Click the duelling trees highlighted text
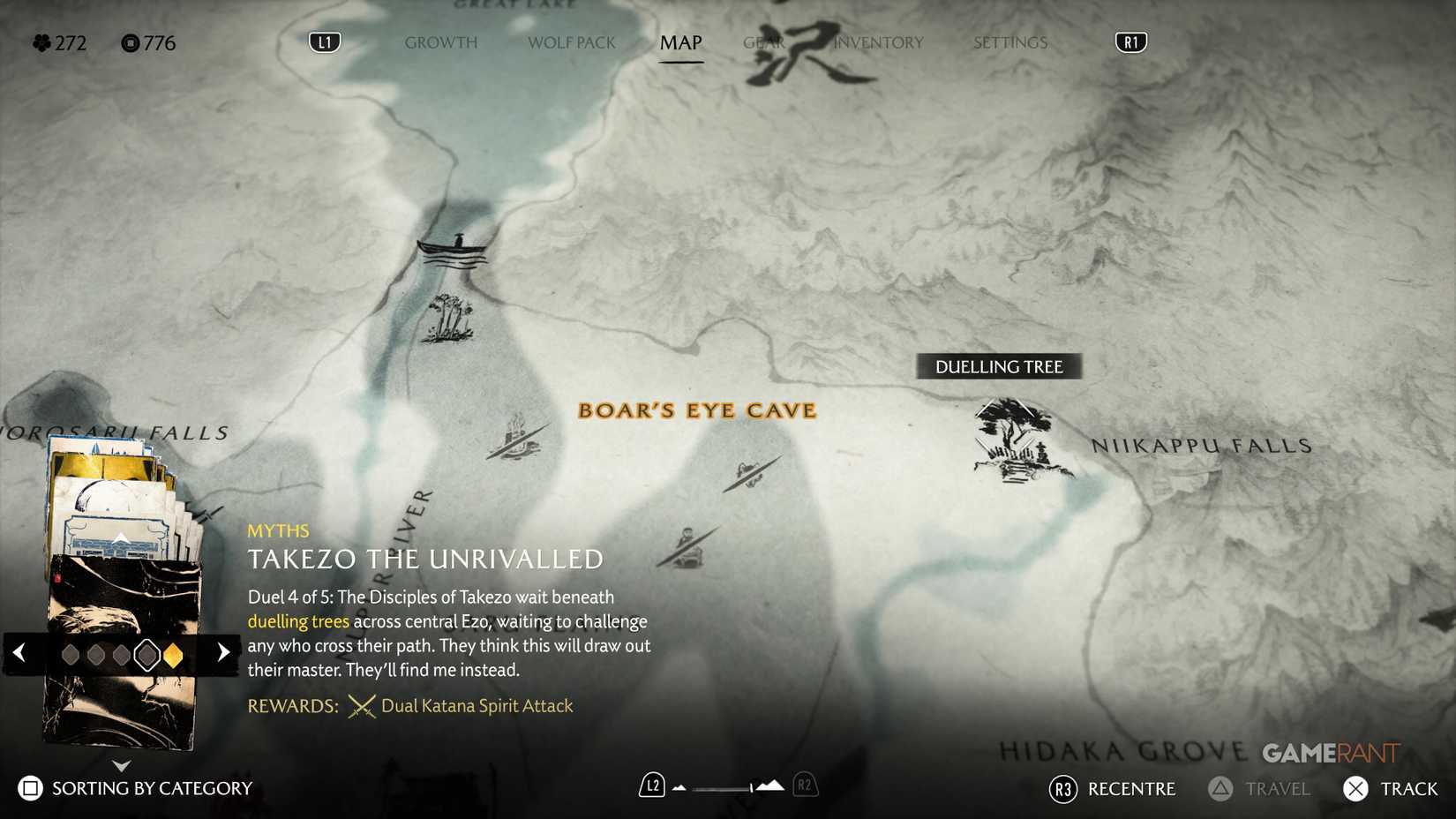Screen dimensions: 1456x819 (297, 621)
